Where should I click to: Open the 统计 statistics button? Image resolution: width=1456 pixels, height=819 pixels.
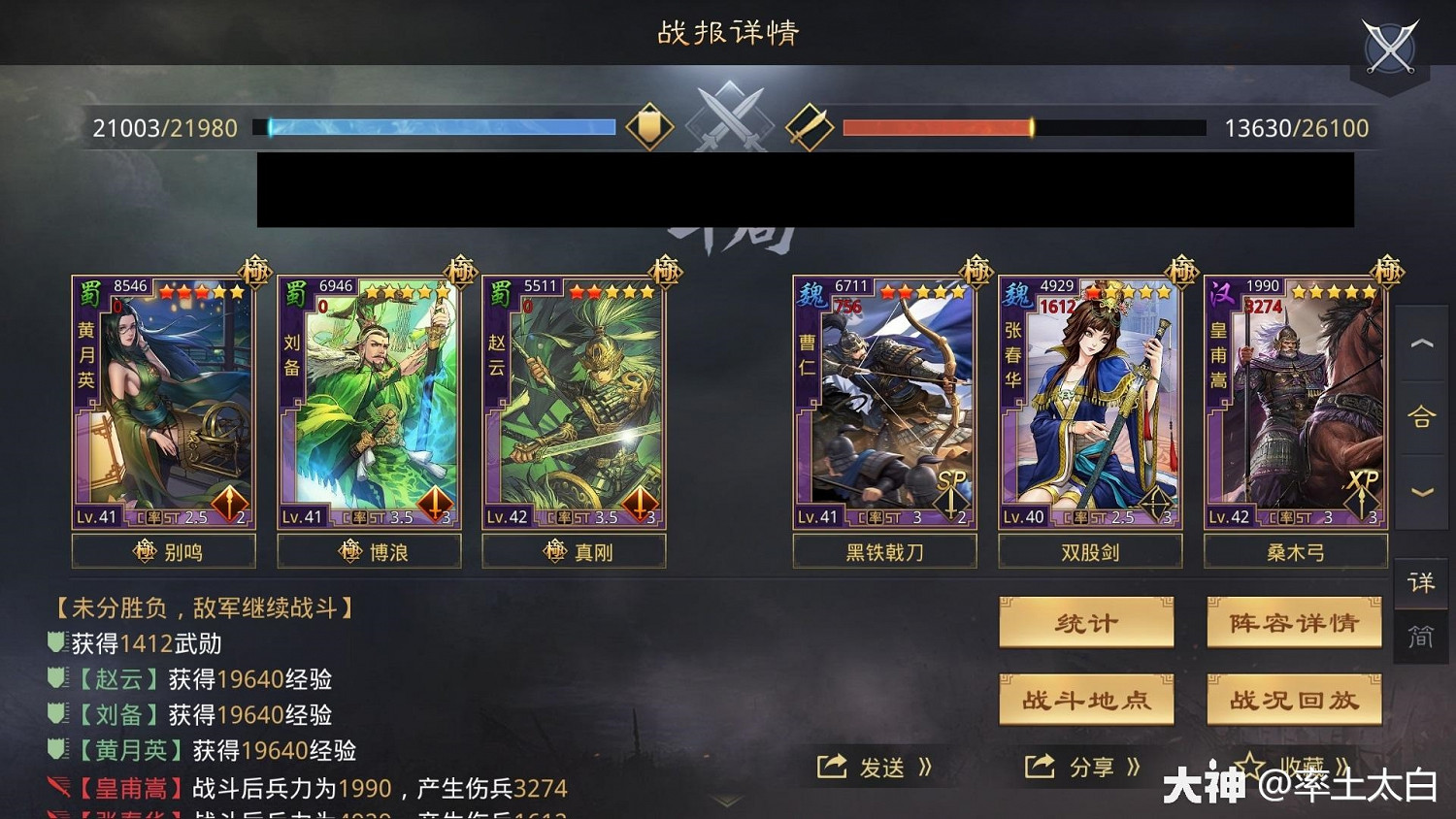1086,623
